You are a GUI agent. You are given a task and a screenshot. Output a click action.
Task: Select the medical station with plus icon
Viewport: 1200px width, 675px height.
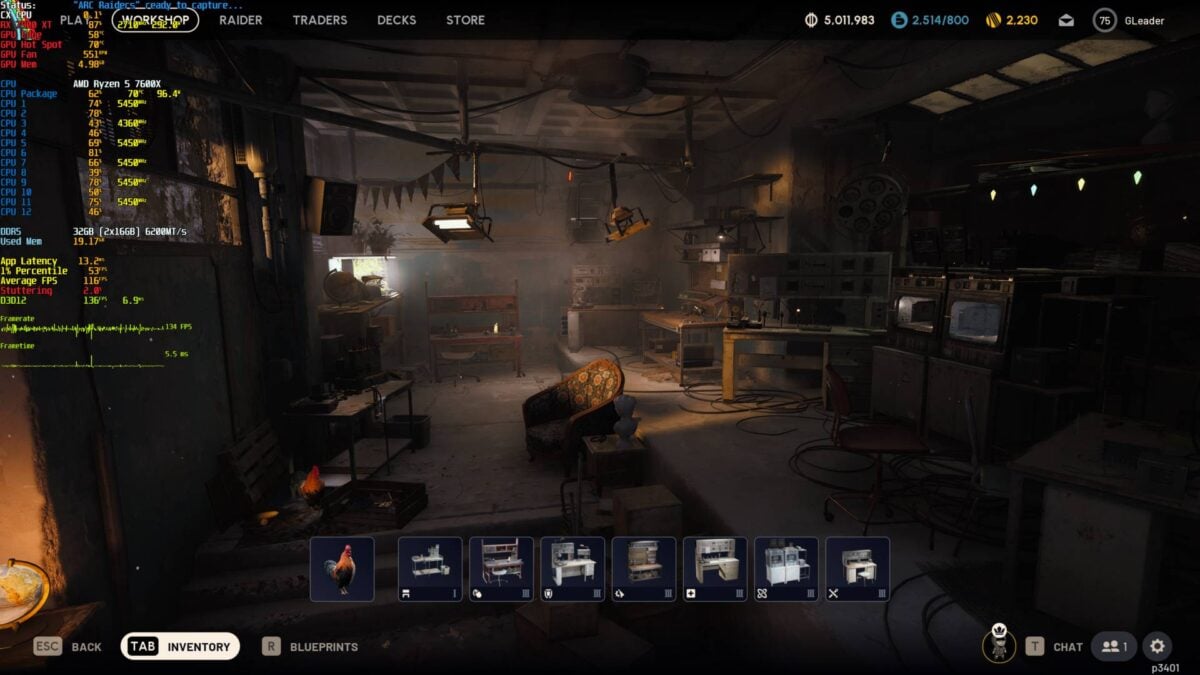[715, 569]
